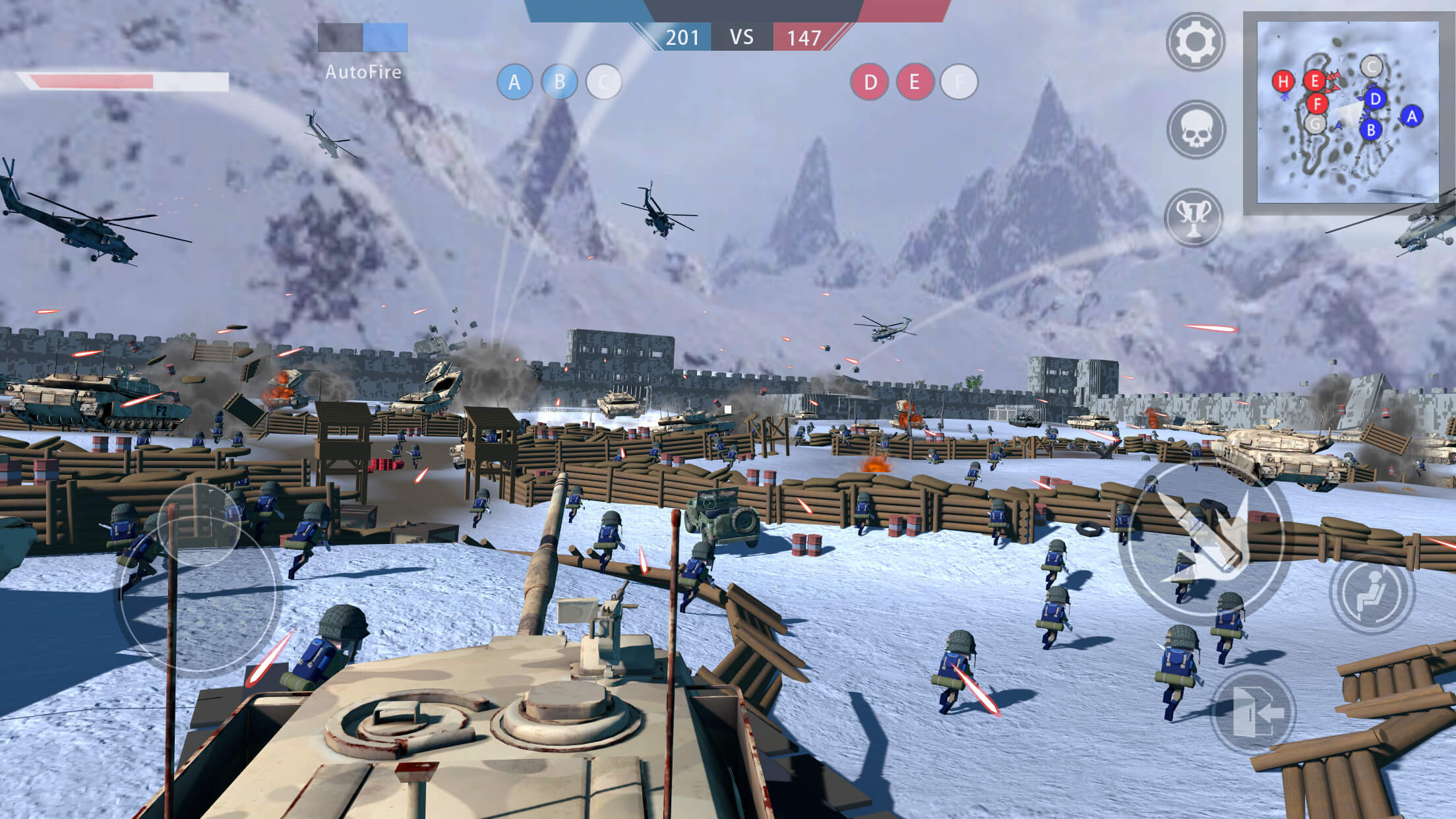
Task: Tap the virtual movement joystick
Action: click(198, 580)
